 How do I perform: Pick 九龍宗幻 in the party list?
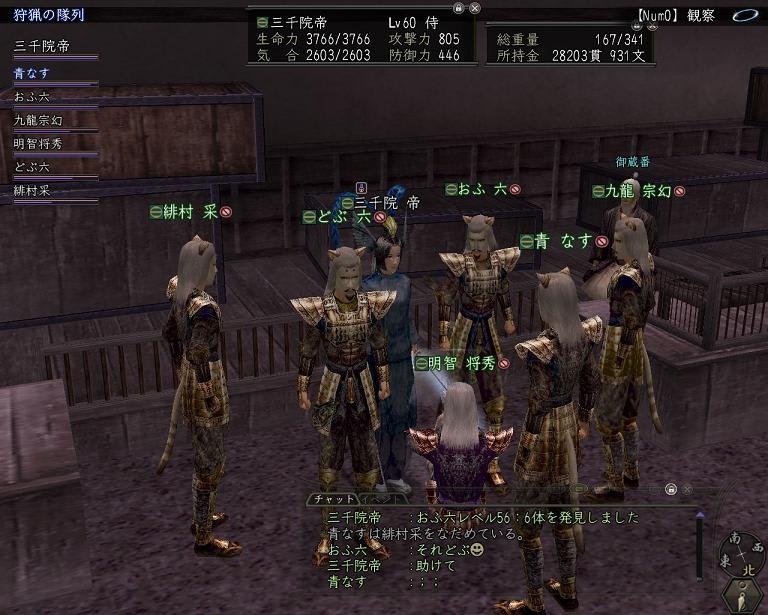click(37, 120)
